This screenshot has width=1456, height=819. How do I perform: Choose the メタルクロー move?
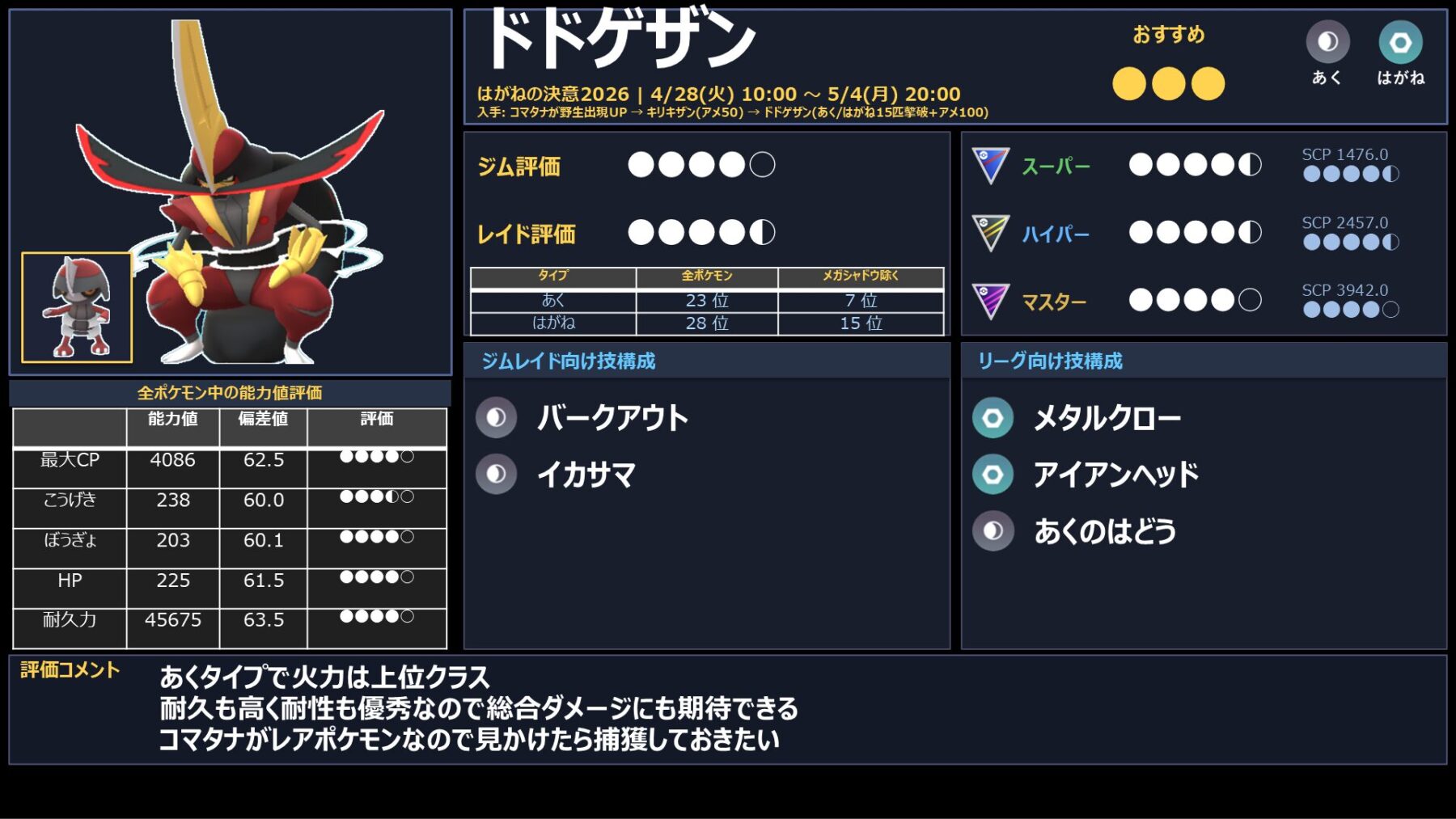tap(1107, 418)
